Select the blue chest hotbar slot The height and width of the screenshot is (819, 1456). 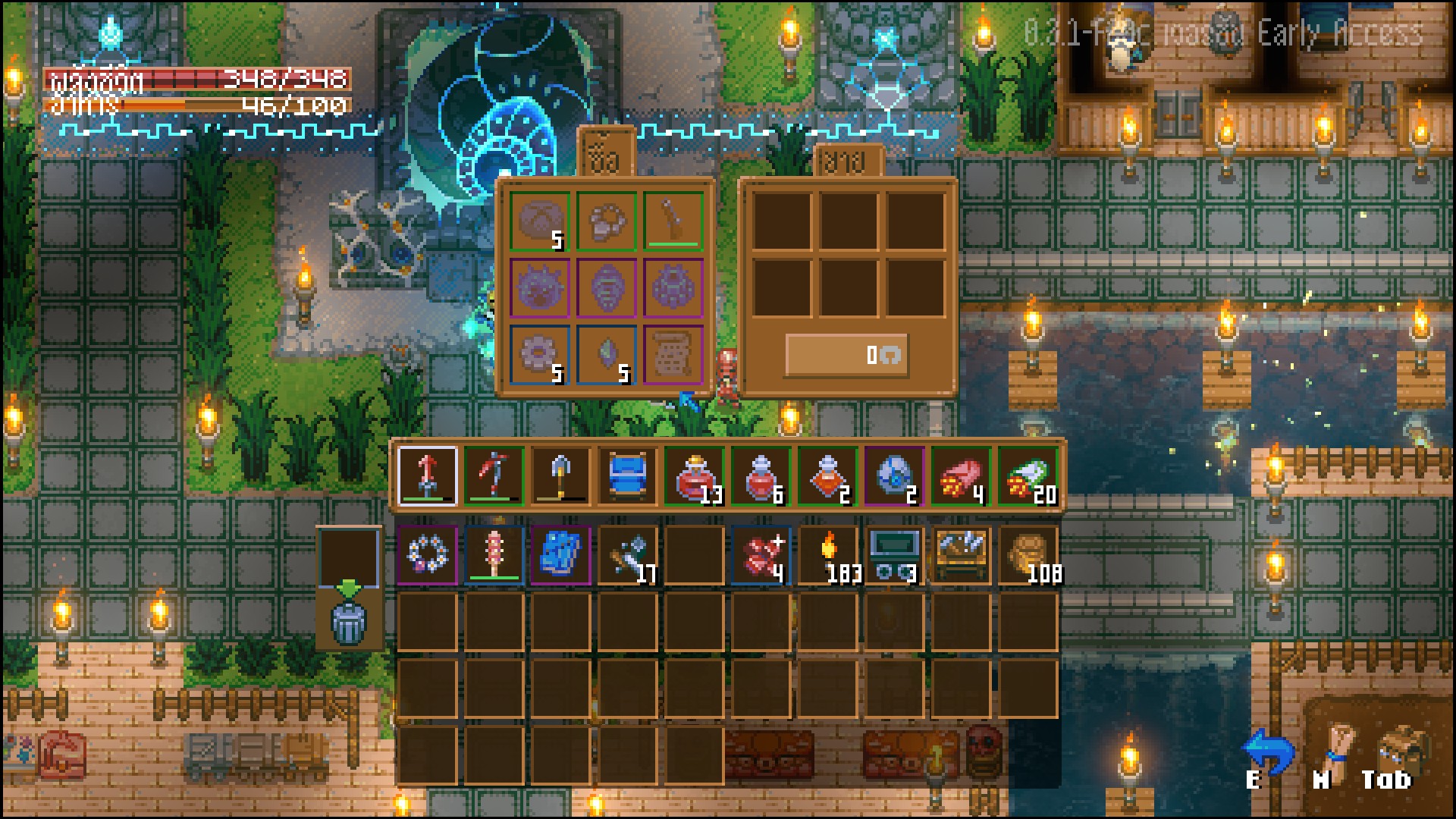click(x=627, y=475)
